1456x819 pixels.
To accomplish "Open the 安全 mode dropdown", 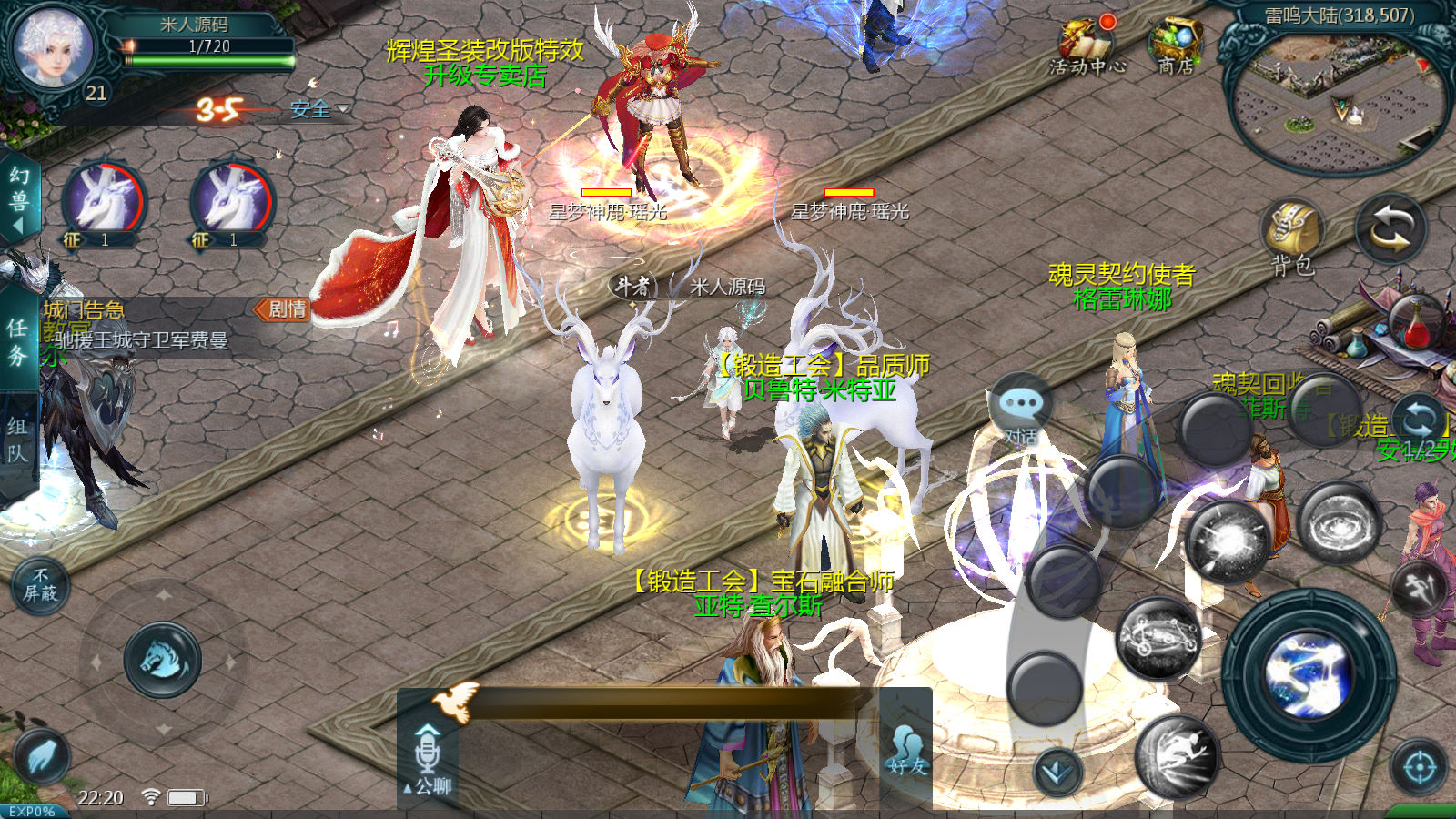I will (318, 109).
